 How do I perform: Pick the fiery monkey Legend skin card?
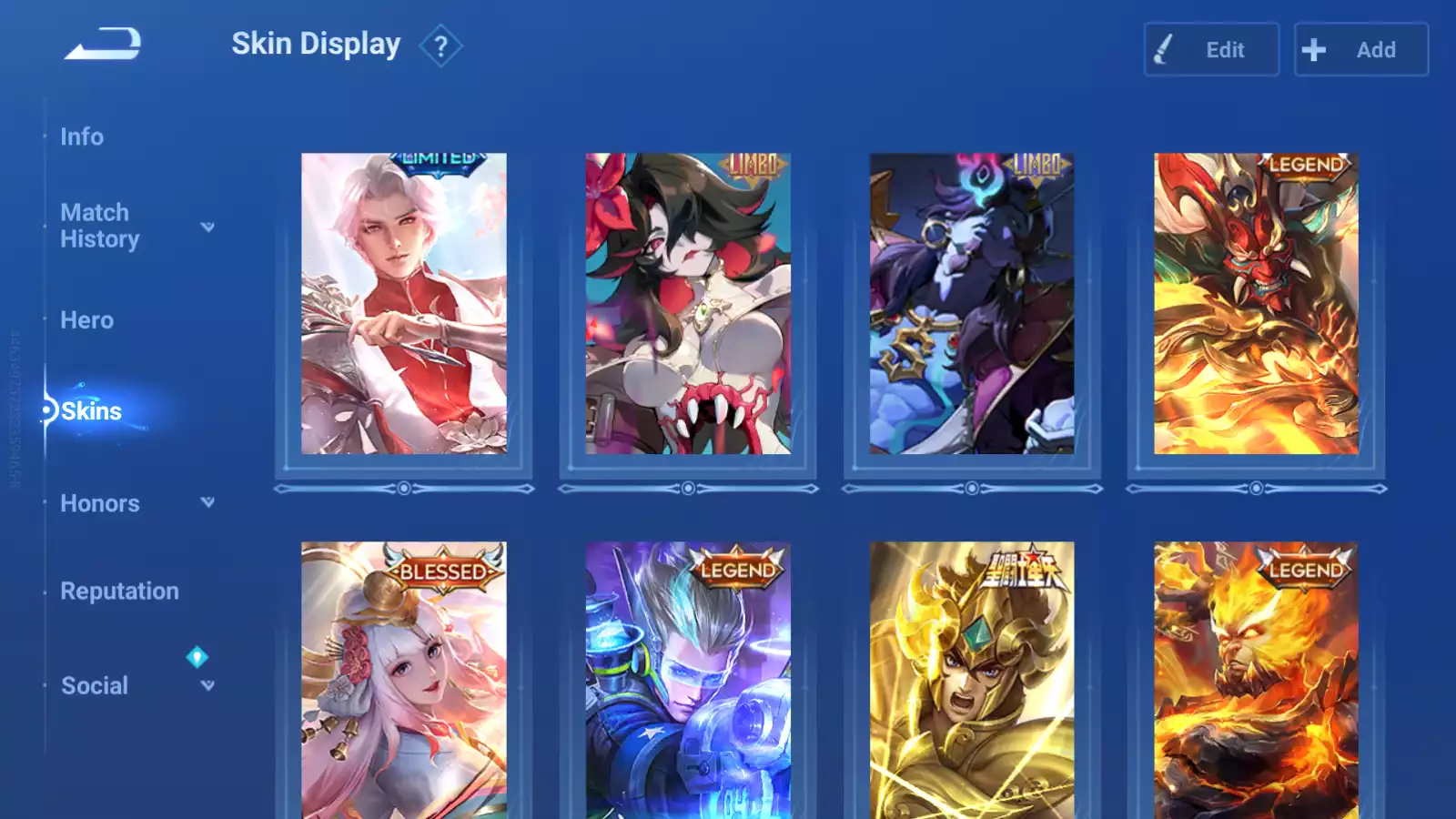click(1256, 681)
